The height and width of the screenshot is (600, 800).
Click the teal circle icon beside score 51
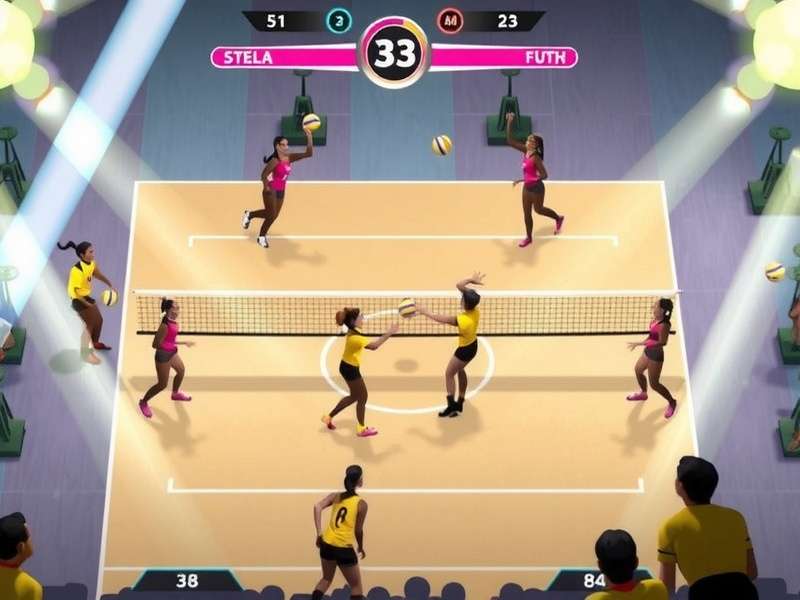(340, 21)
